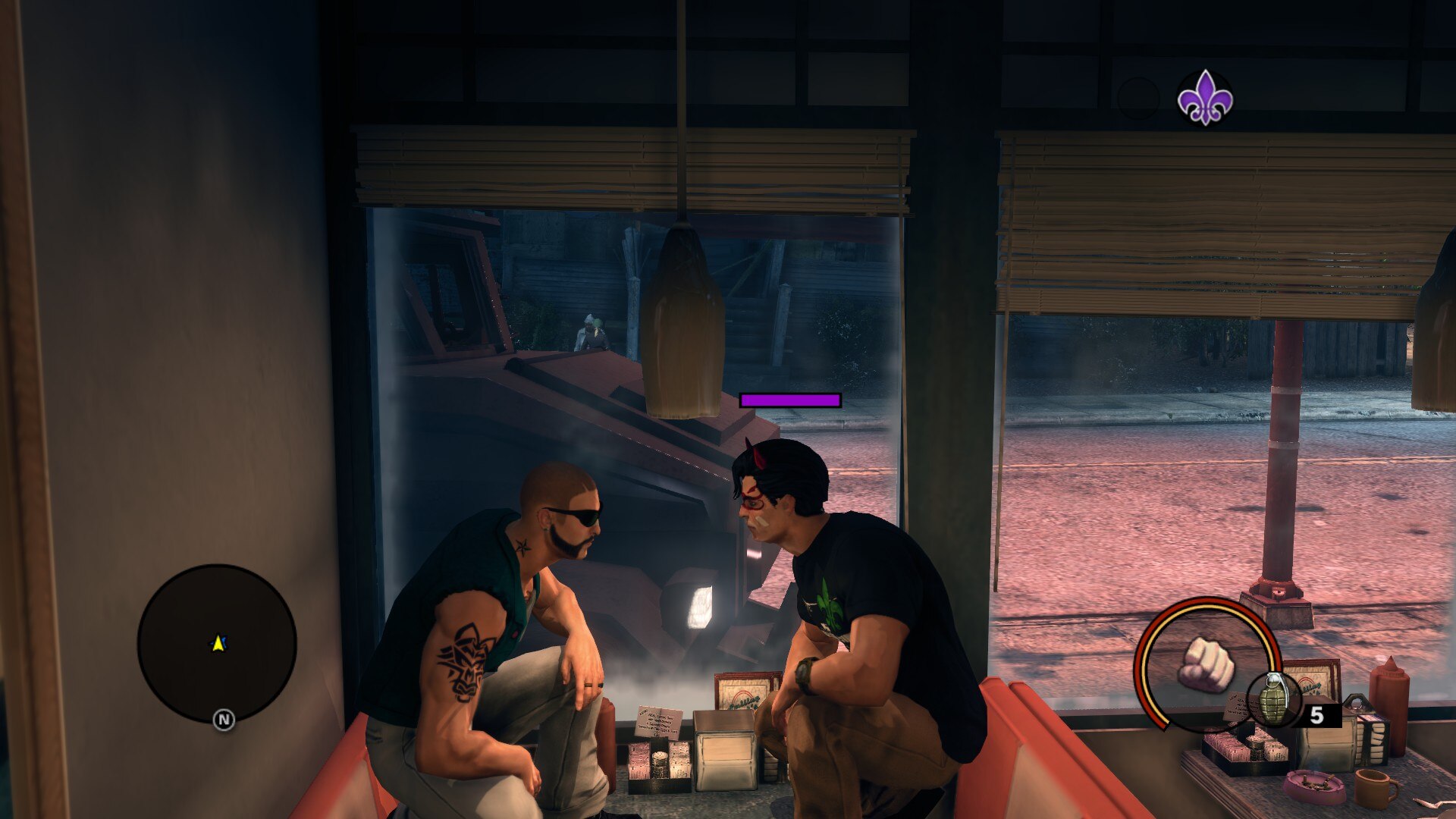Click the yellow player arrow on minimap
The image size is (1456, 819).
pyautogui.click(x=218, y=644)
